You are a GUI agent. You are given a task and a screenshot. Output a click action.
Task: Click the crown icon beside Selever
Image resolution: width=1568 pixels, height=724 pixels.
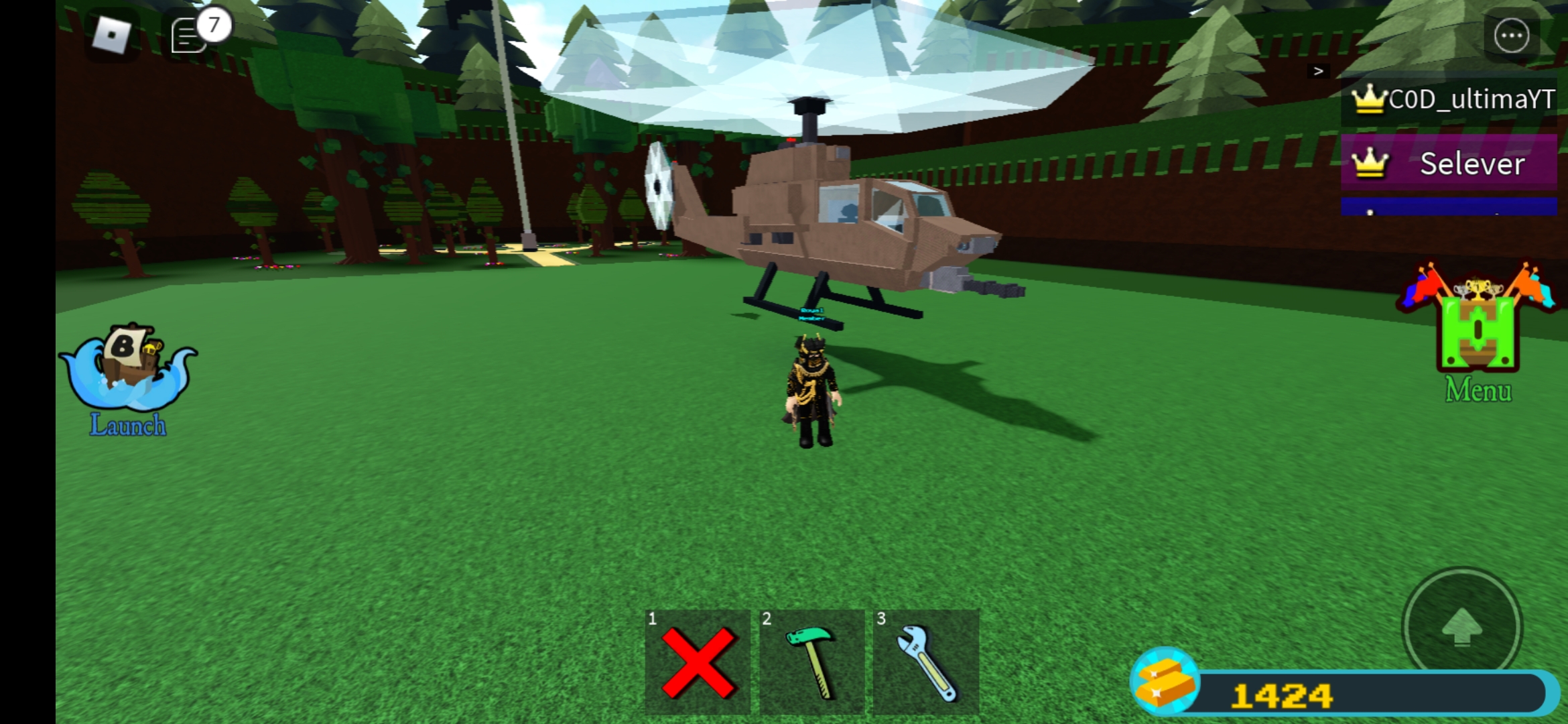click(1372, 163)
